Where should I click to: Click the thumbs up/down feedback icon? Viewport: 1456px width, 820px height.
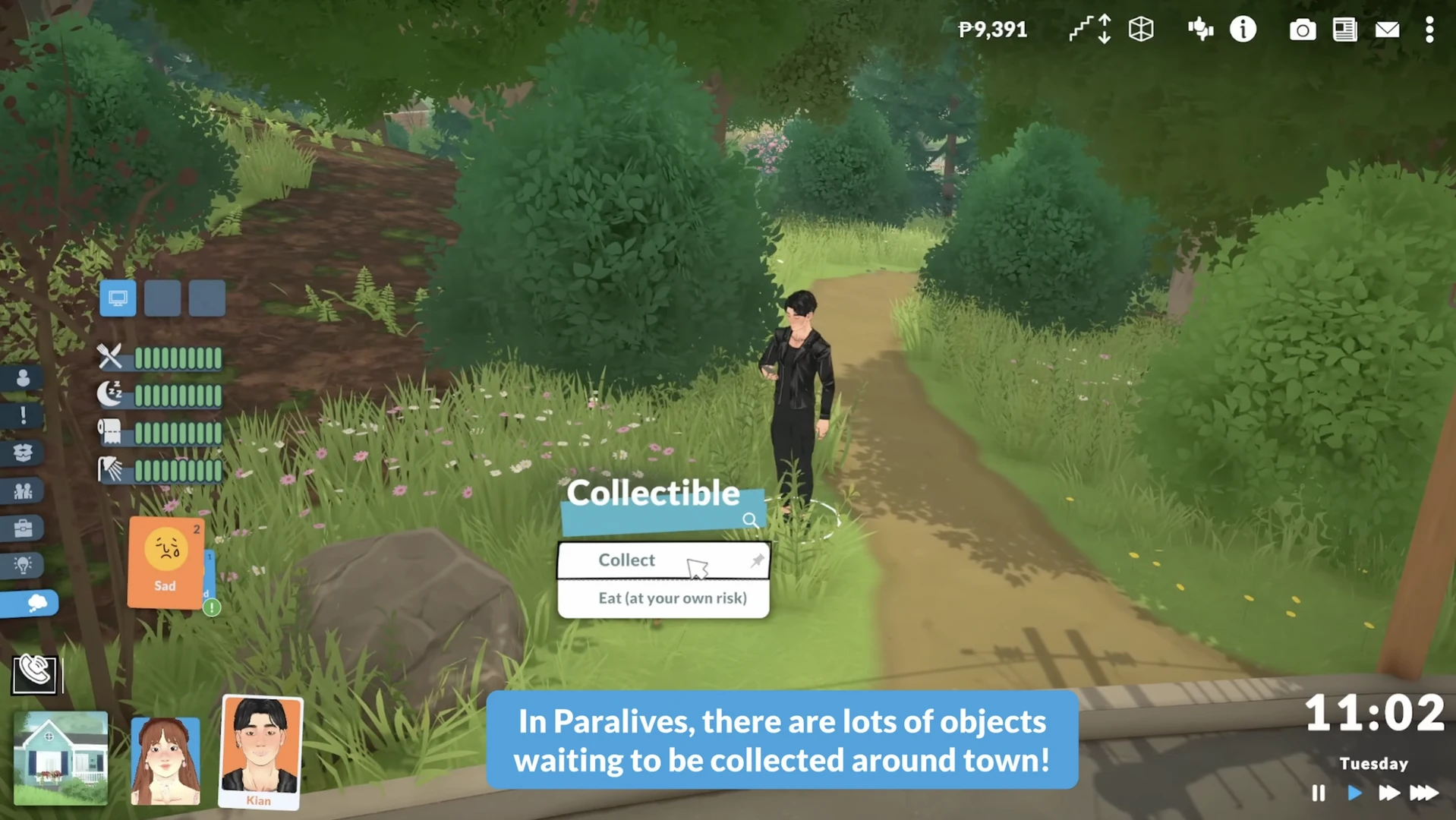[1200, 30]
